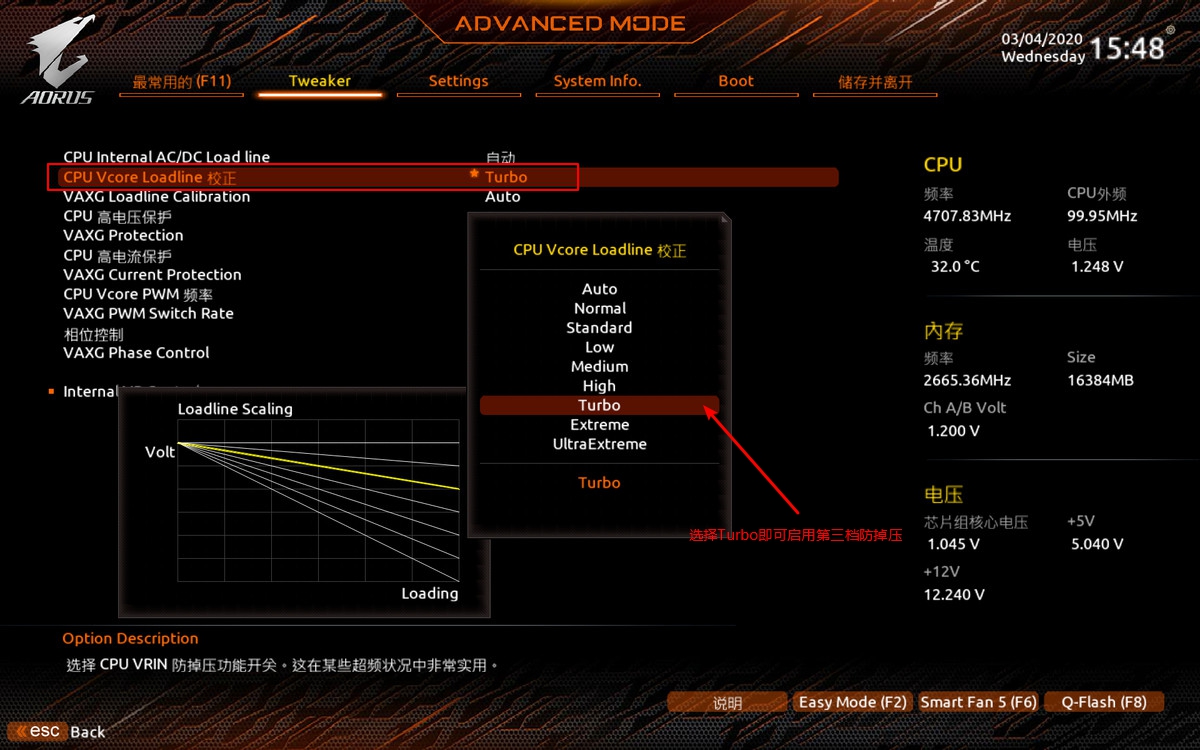Select the Tweaker tab
The width and height of the screenshot is (1200, 750).
[x=320, y=81]
